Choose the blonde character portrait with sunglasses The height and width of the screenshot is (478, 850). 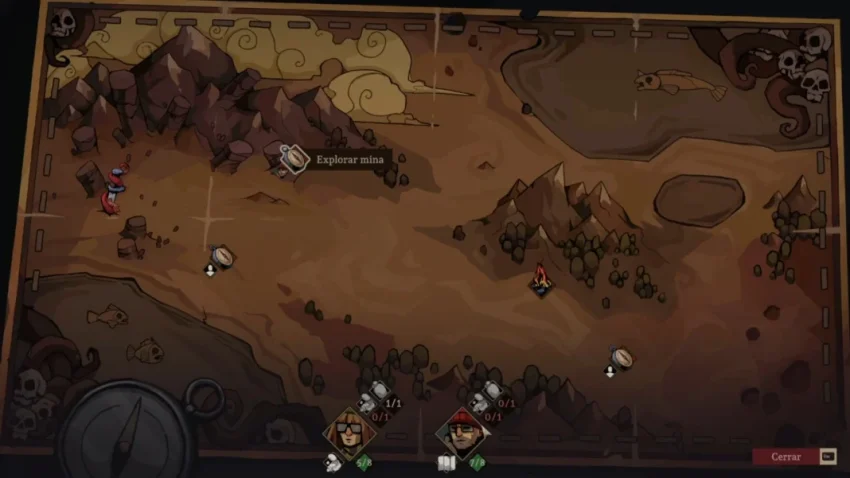[349, 431]
